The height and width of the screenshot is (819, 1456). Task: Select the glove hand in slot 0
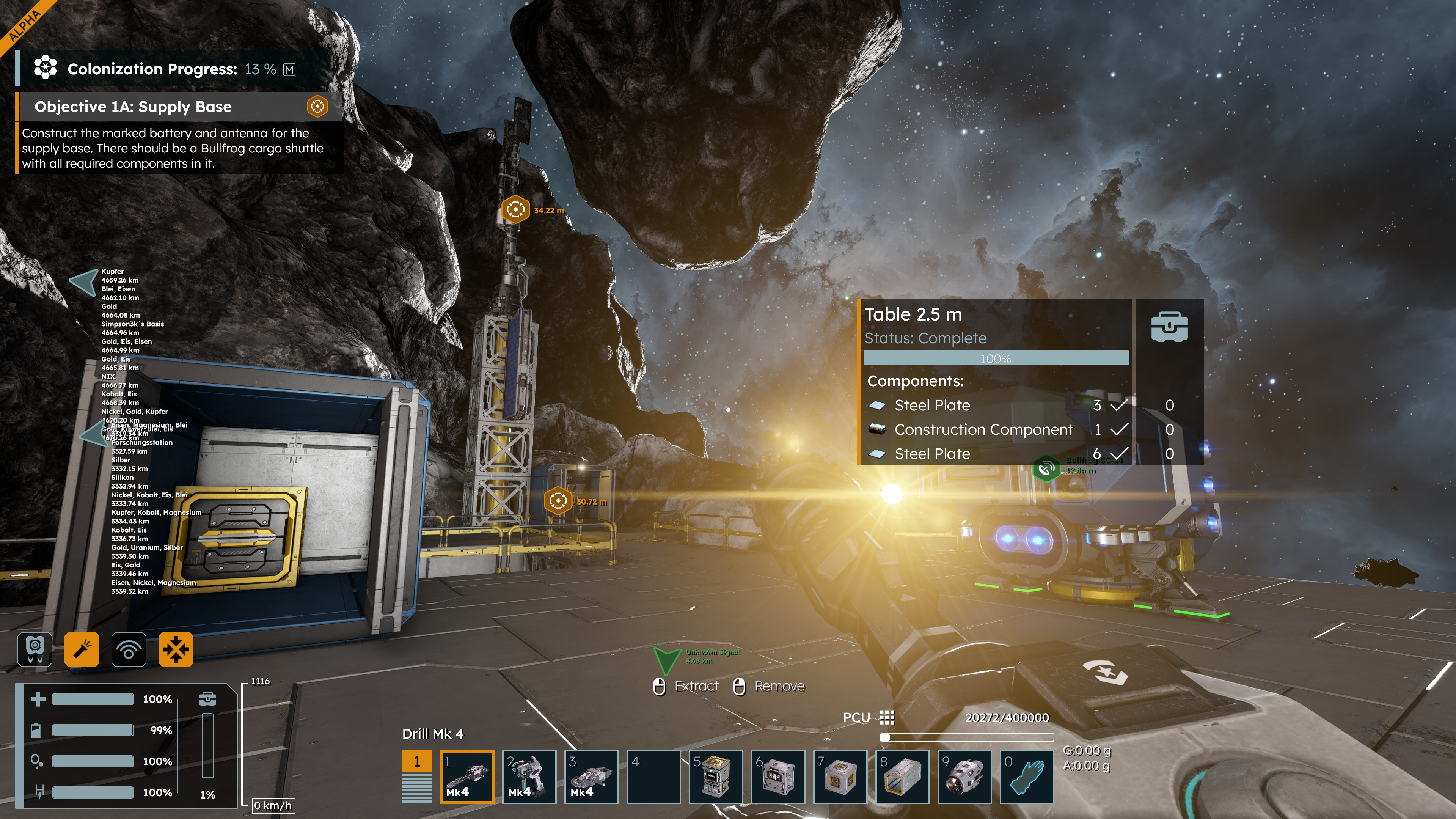coord(1026,776)
